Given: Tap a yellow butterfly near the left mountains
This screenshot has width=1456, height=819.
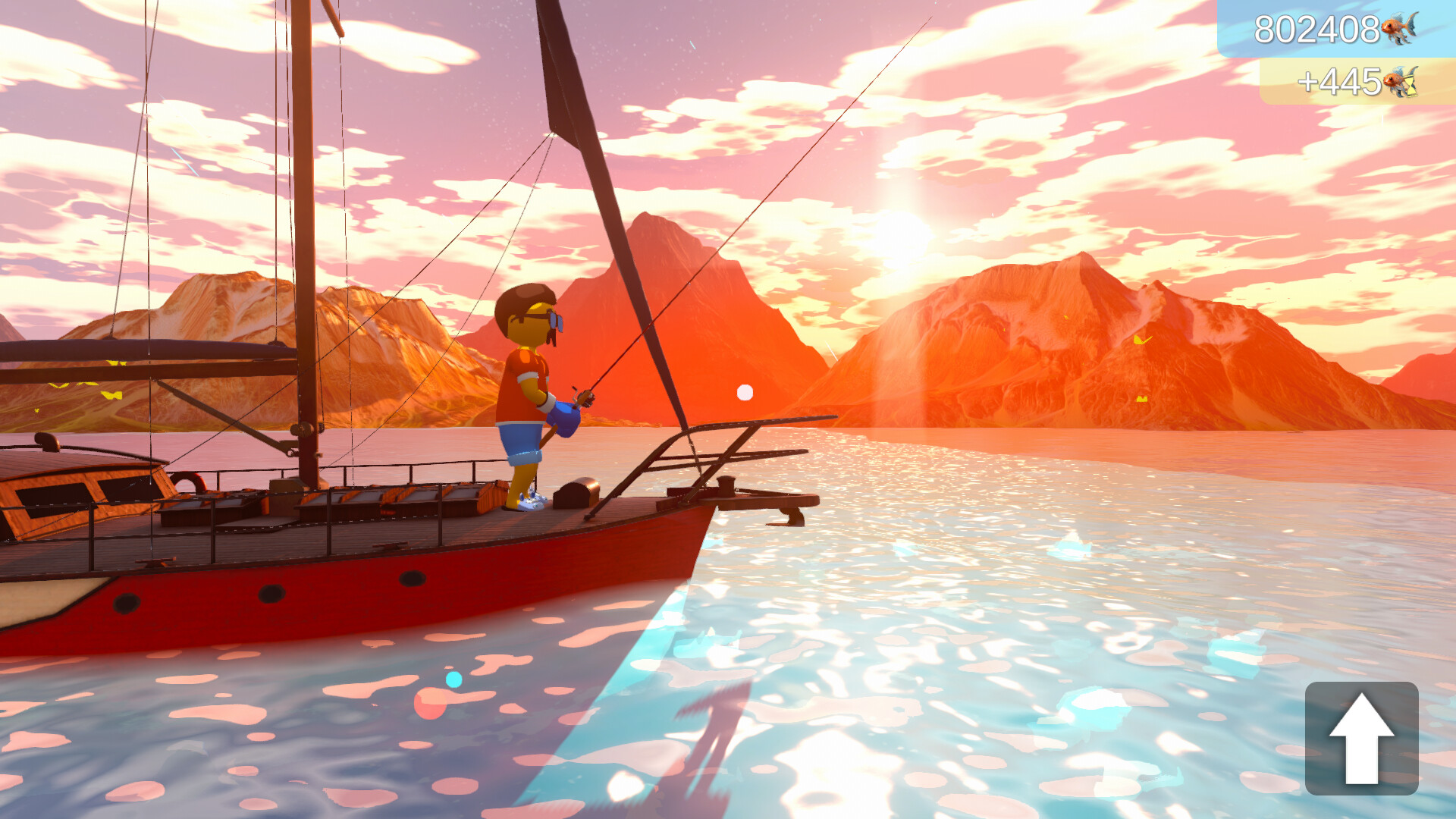Looking at the screenshot, I should [x=112, y=395].
